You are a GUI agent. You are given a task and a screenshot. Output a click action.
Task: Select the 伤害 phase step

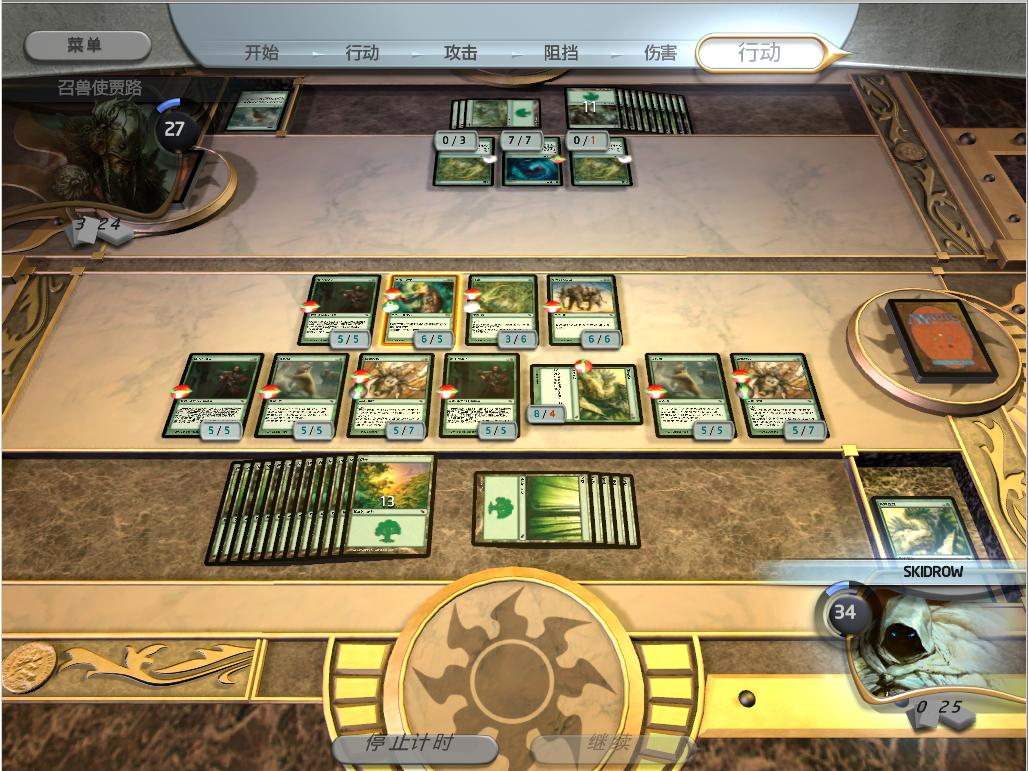[x=660, y=53]
